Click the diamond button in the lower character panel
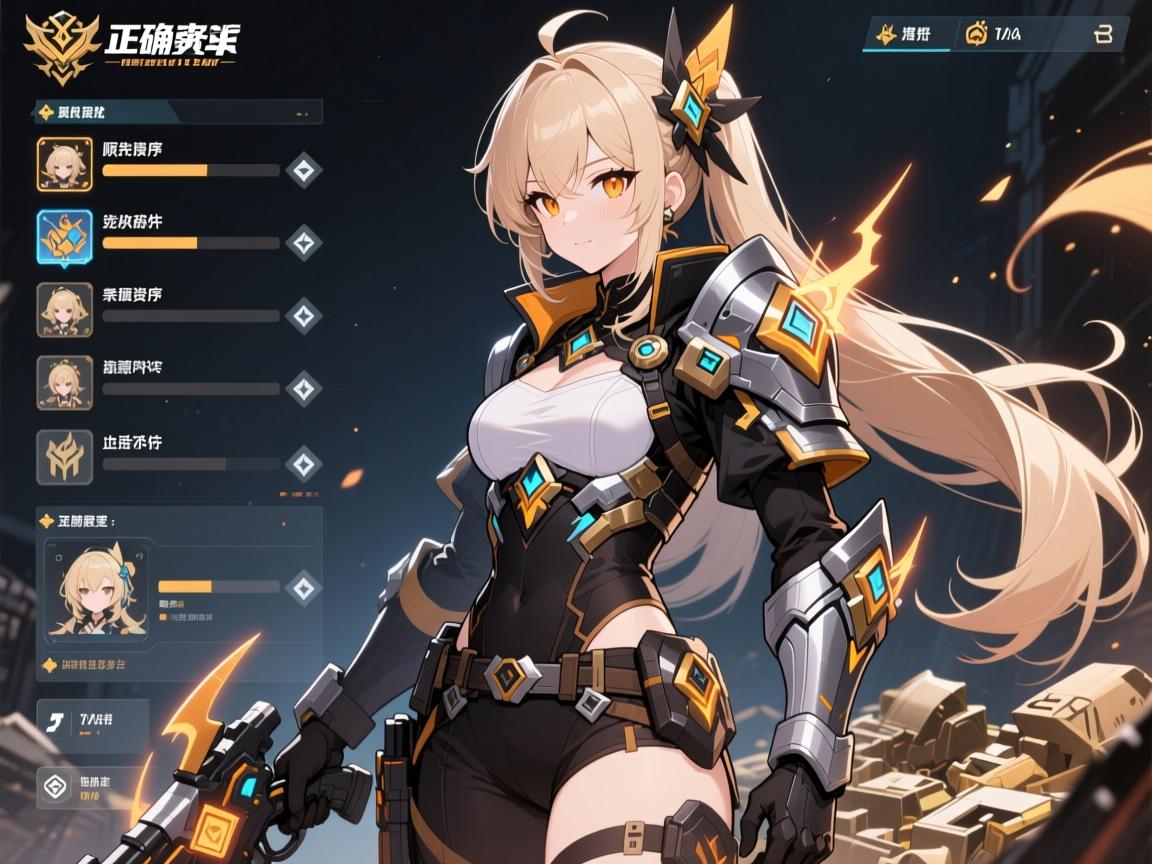 (303, 587)
